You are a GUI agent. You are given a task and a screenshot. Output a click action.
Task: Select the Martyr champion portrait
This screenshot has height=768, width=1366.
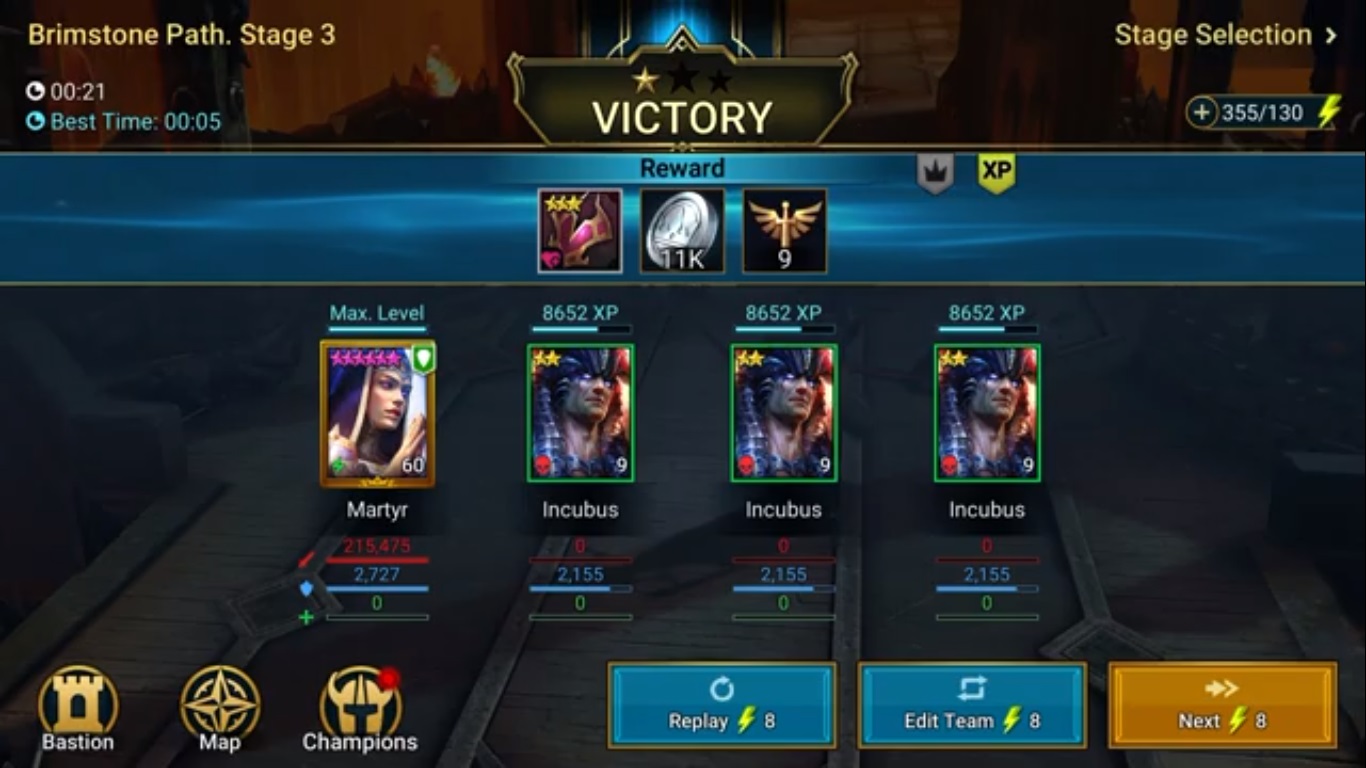(378, 413)
